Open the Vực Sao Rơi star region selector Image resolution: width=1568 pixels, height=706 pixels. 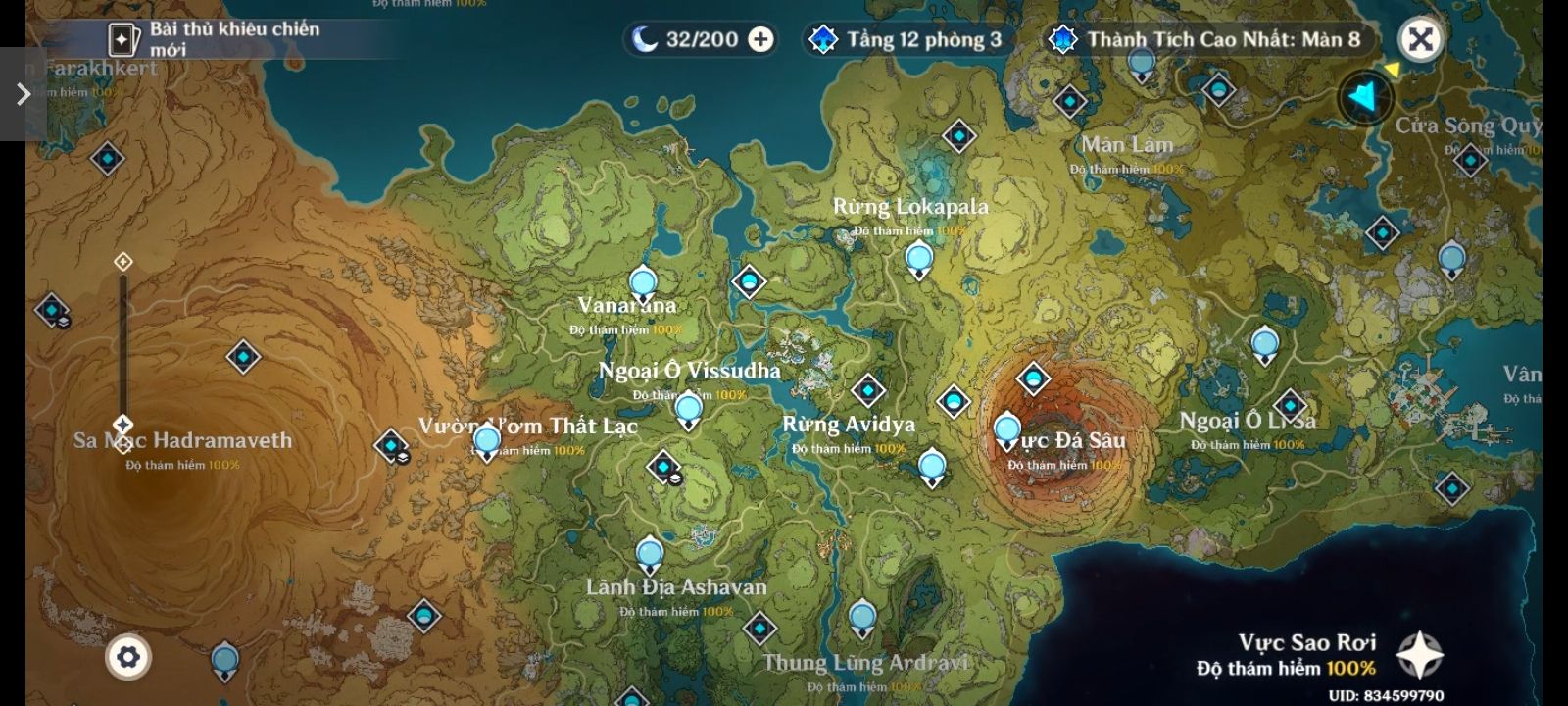[1418, 655]
